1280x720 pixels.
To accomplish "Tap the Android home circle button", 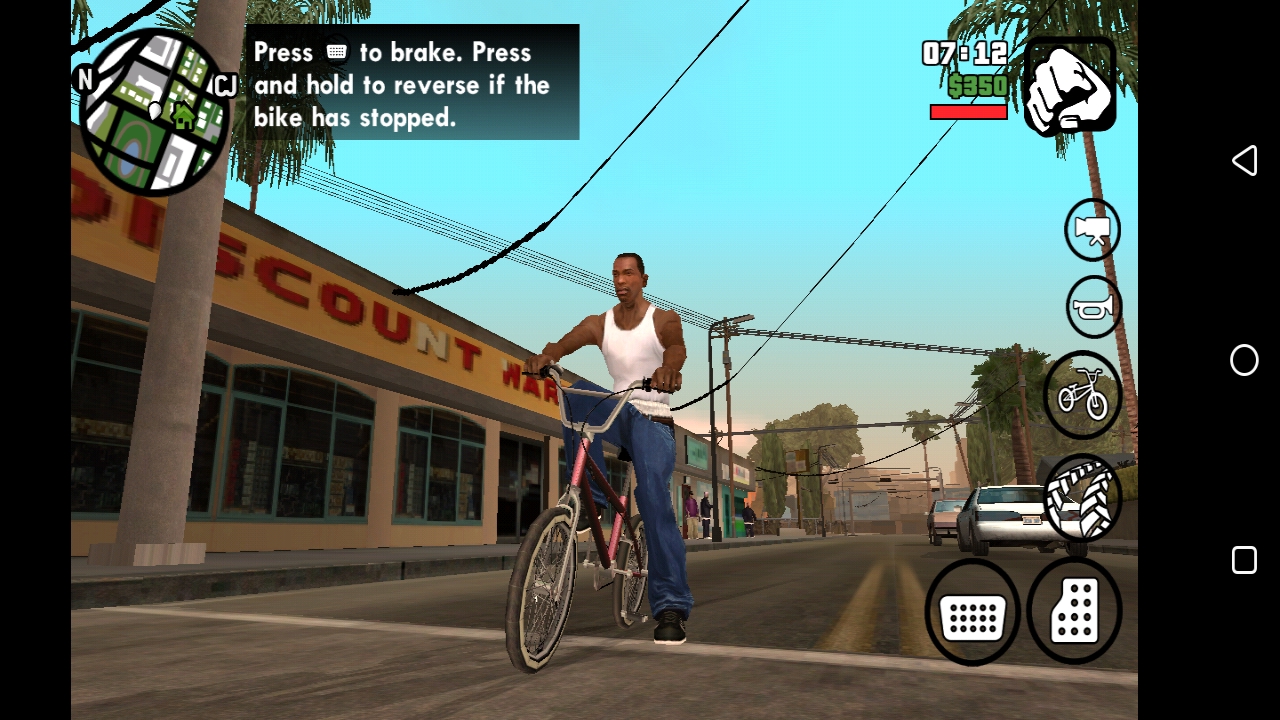I will [1244, 360].
